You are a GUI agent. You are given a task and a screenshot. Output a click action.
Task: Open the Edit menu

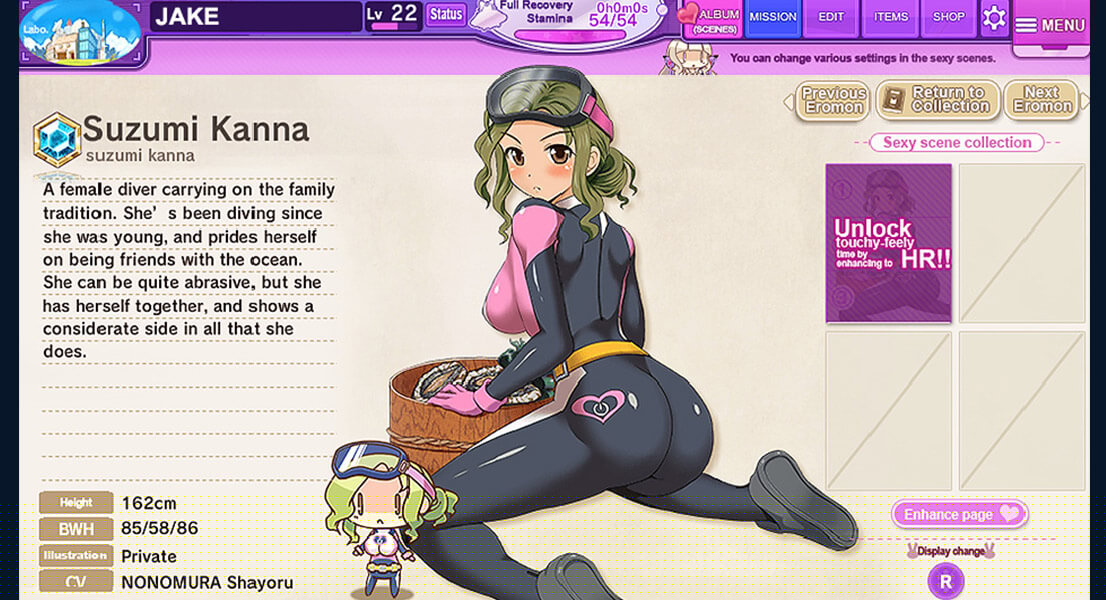point(831,17)
